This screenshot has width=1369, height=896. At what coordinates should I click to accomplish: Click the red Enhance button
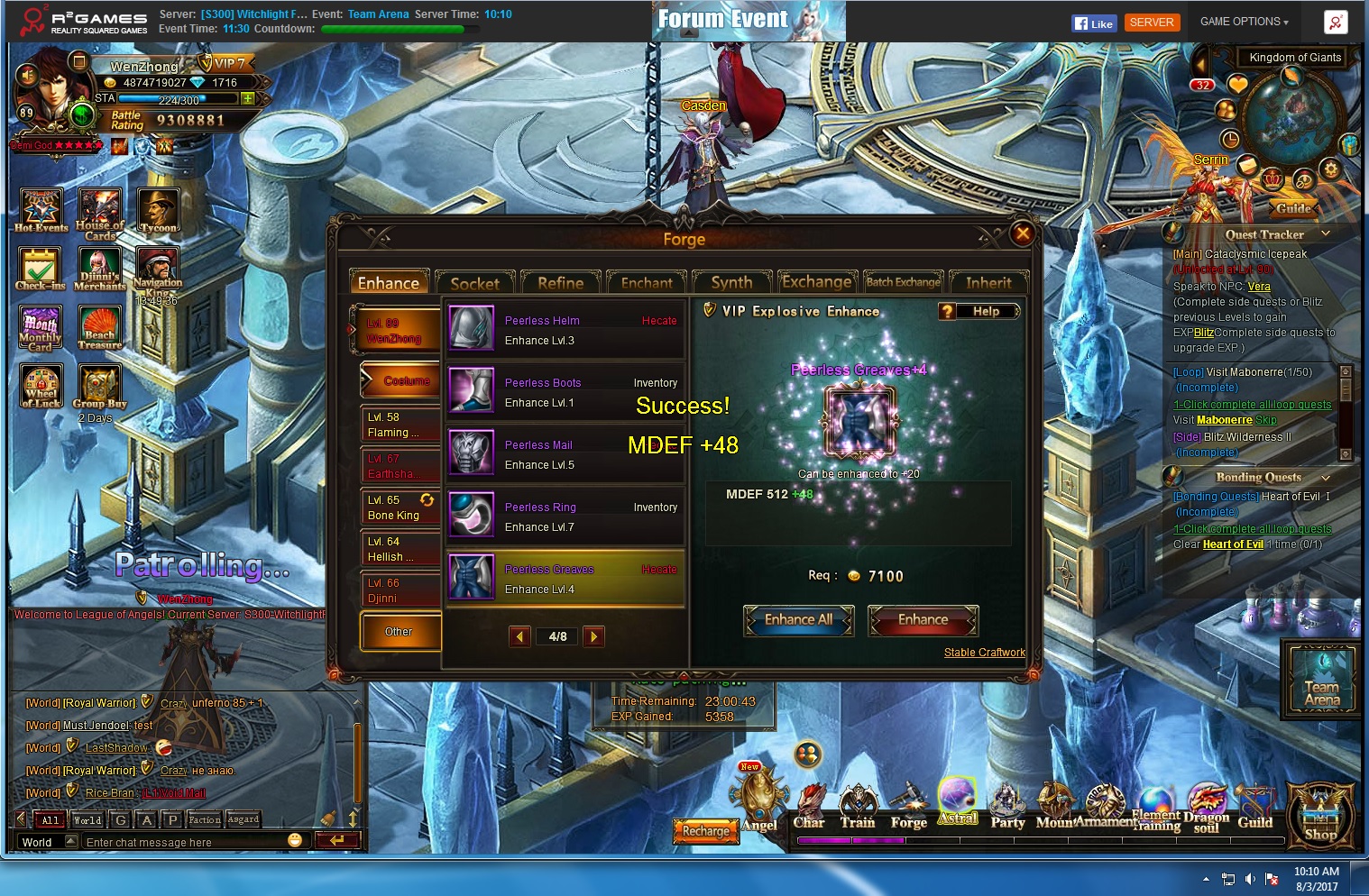(x=923, y=620)
